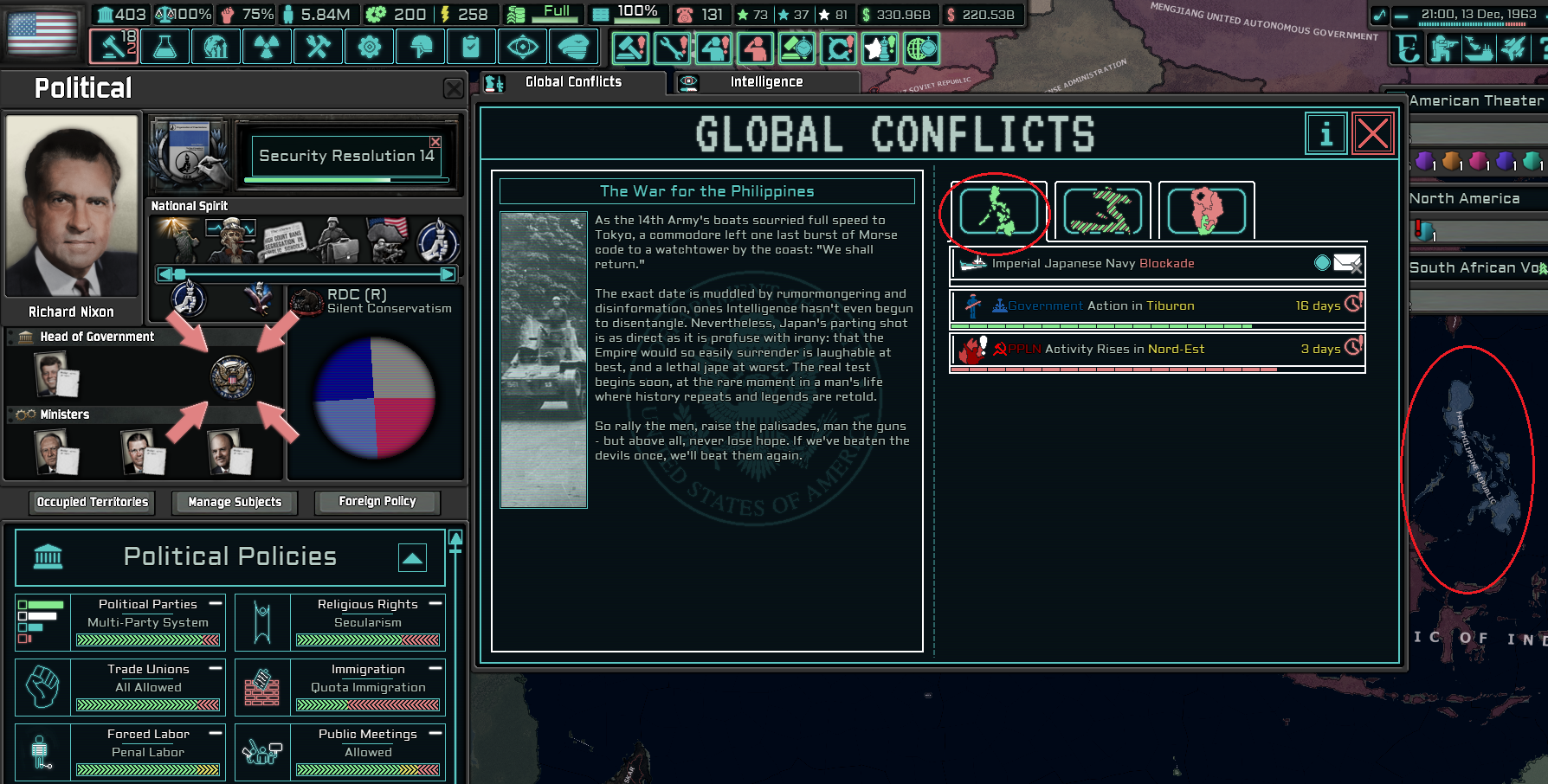Click the Manage Subjects button
The image size is (1548, 784).
(234, 502)
